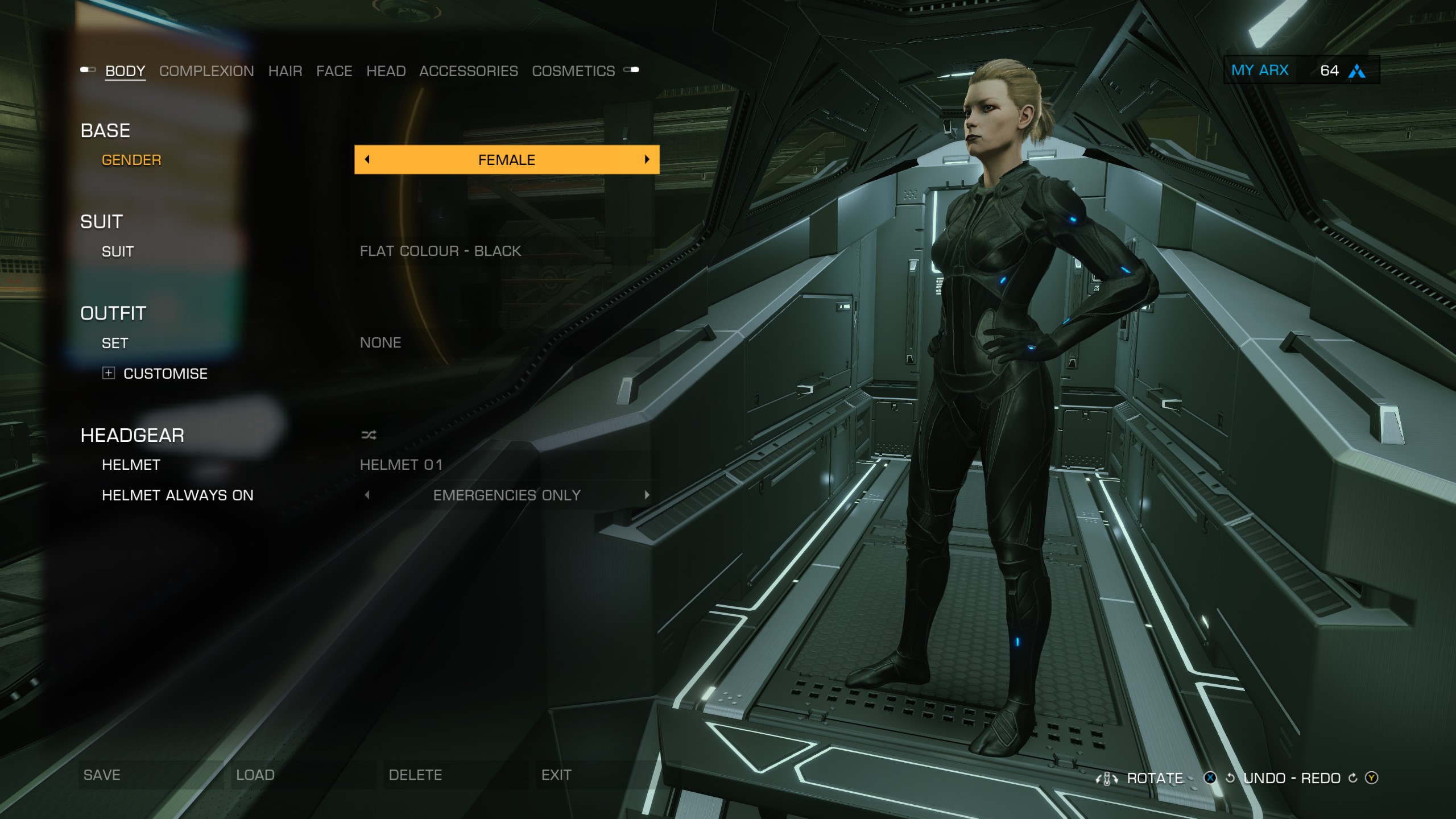Screen dimensions: 1456x819
Task: Switch to the Complexion tab
Action: click(x=206, y=71)
